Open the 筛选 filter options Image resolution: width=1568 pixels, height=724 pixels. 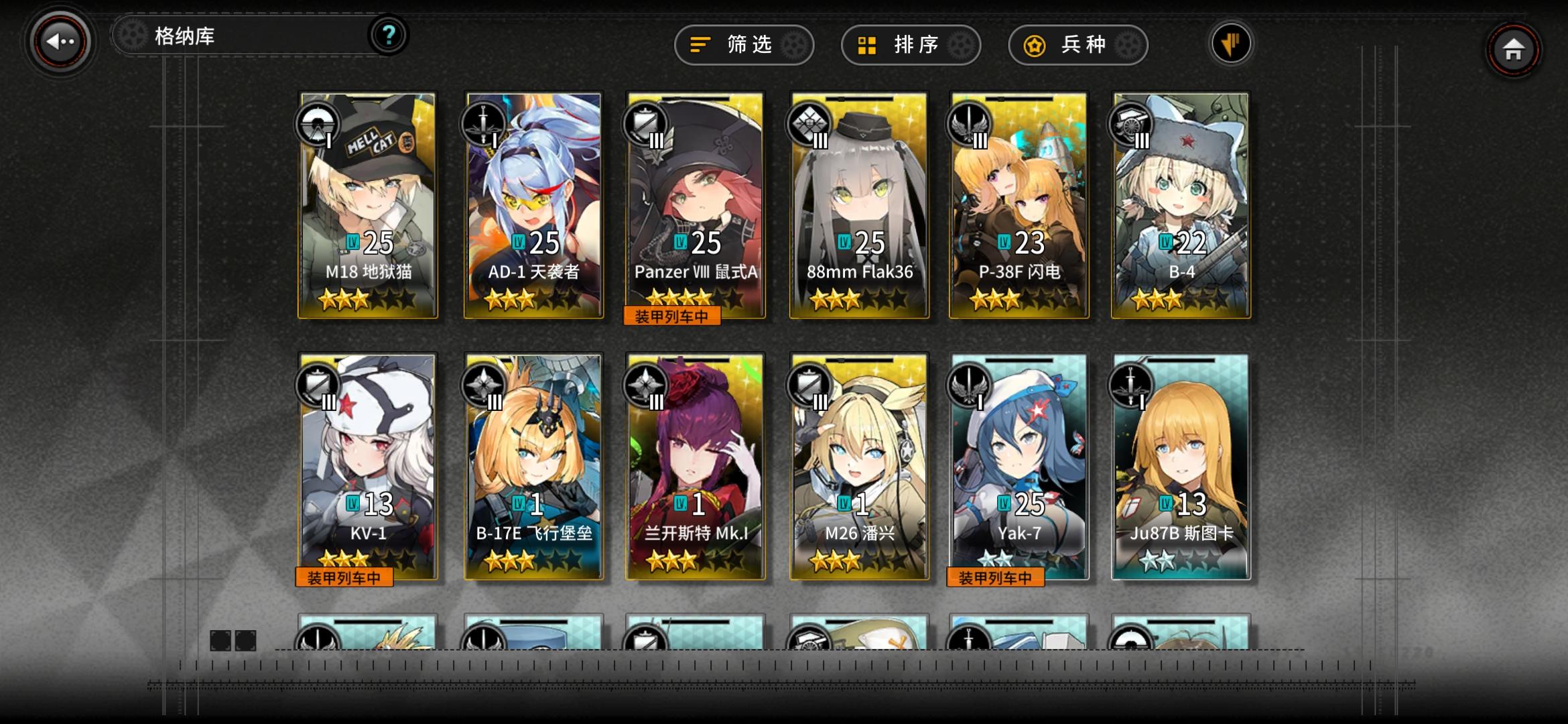click(744, 44)
